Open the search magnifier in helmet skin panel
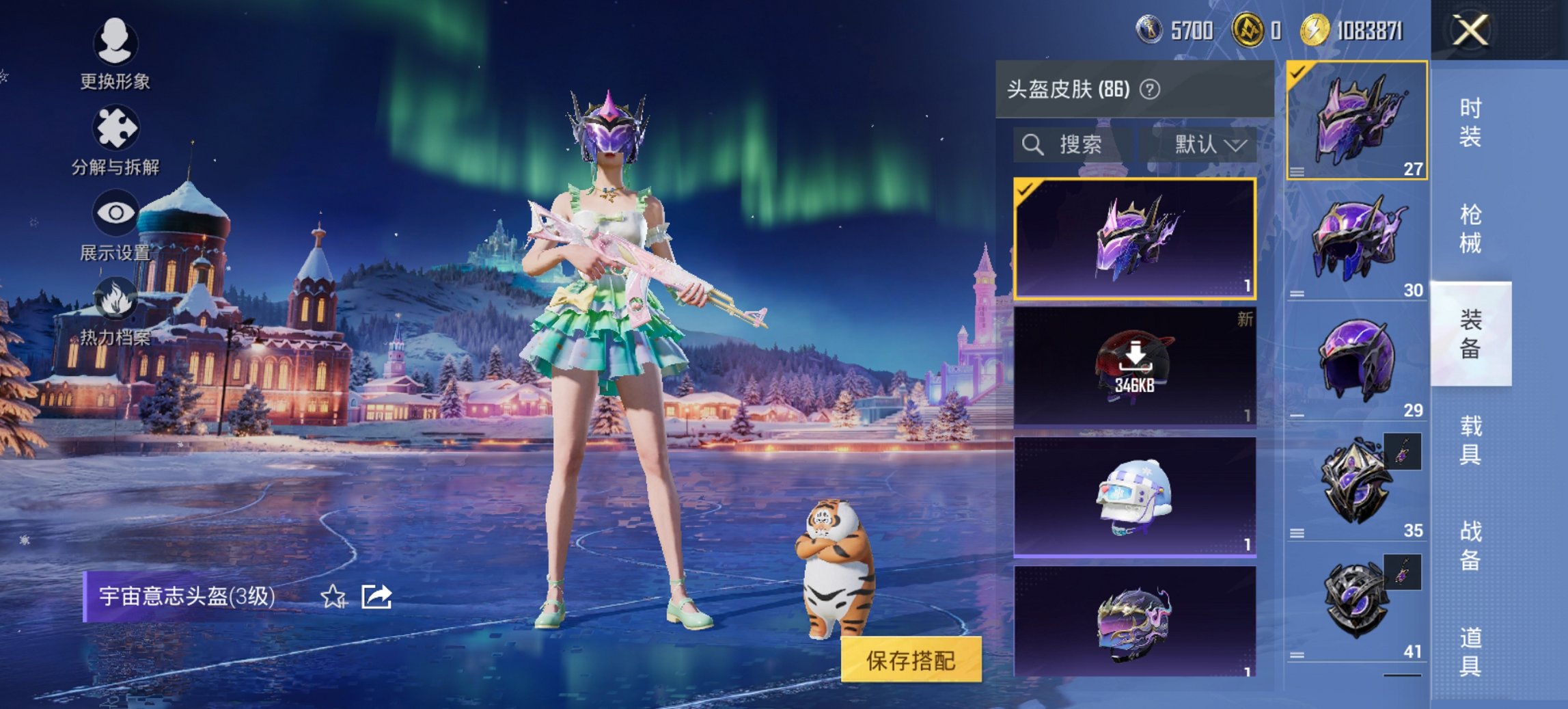This screenshot has width=1568, height=709. click(1032, 145)
